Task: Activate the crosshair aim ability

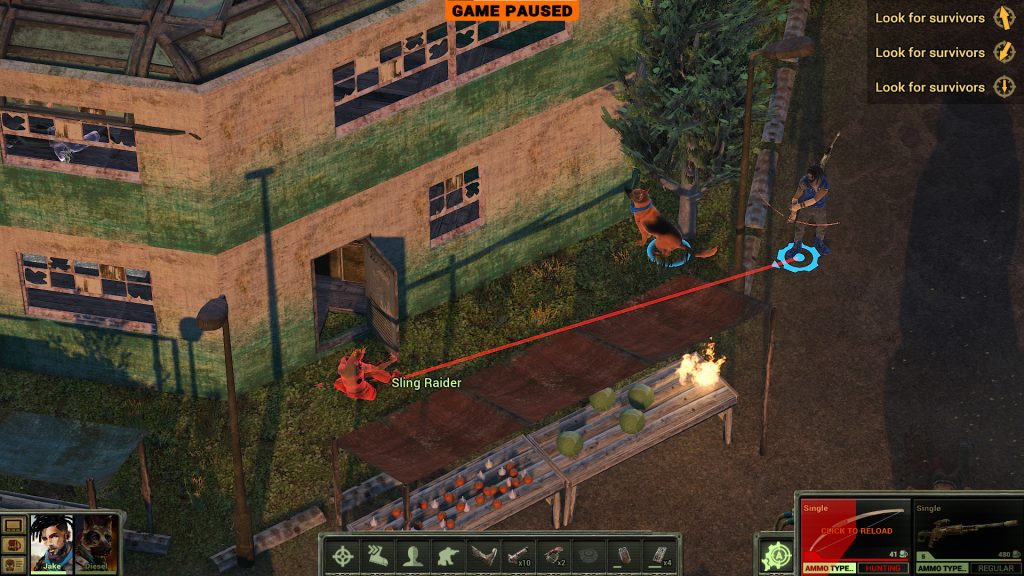Action: [343, 555]
